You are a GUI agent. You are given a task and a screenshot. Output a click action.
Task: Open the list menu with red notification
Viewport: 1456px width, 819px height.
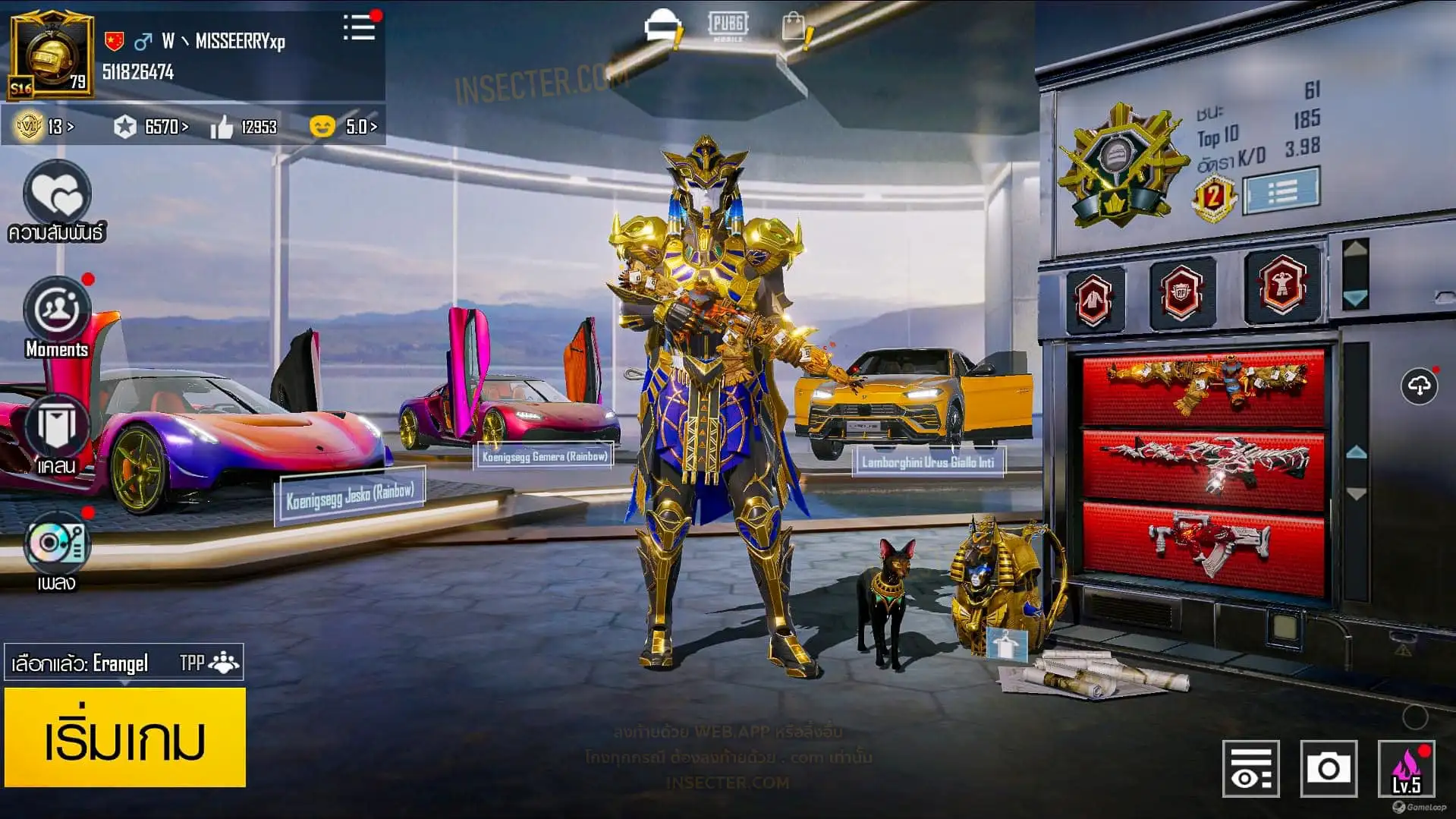coord(360,27)
